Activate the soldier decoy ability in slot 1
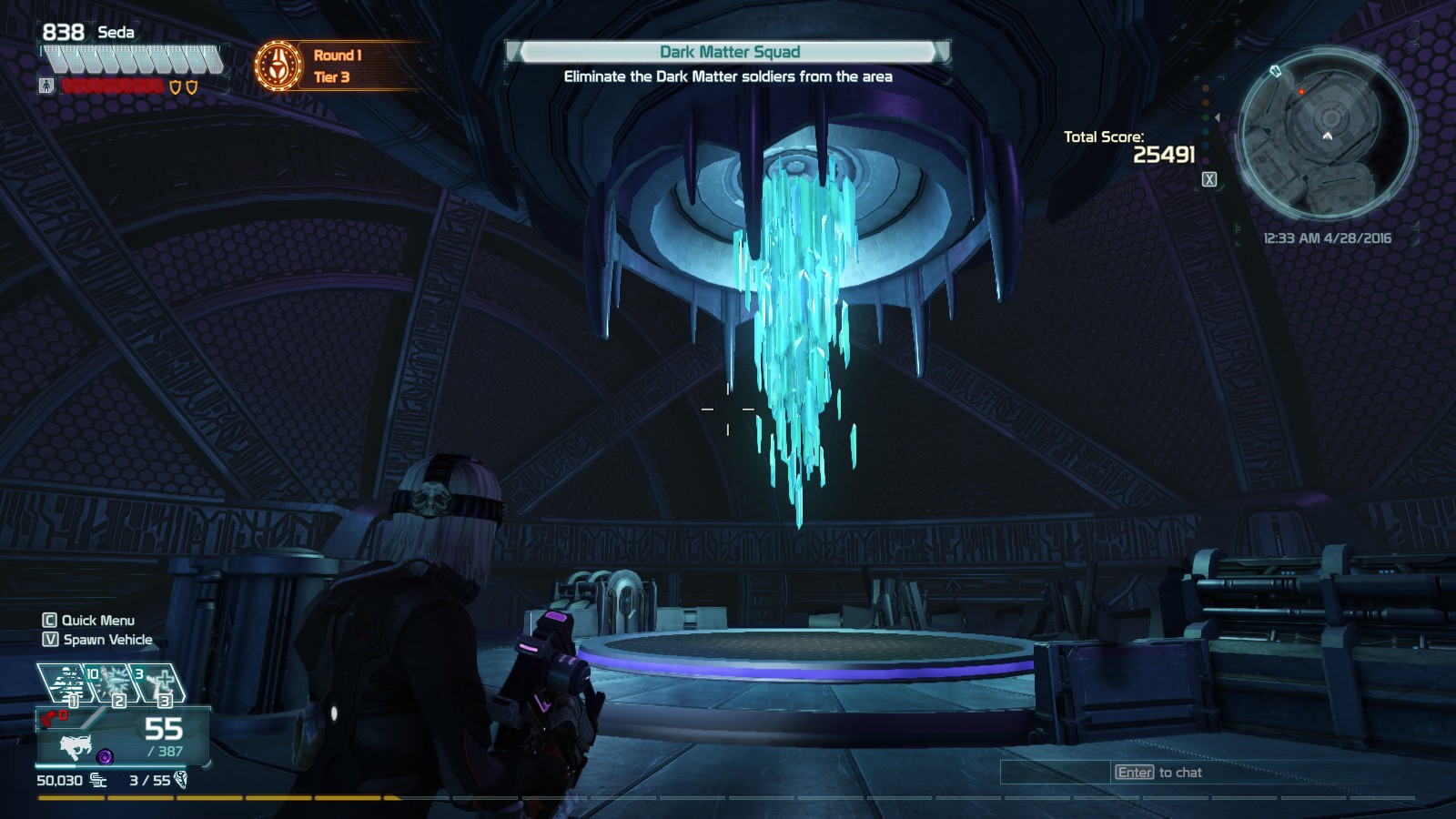The image size is (1456, 819). [x=69, y=683]
